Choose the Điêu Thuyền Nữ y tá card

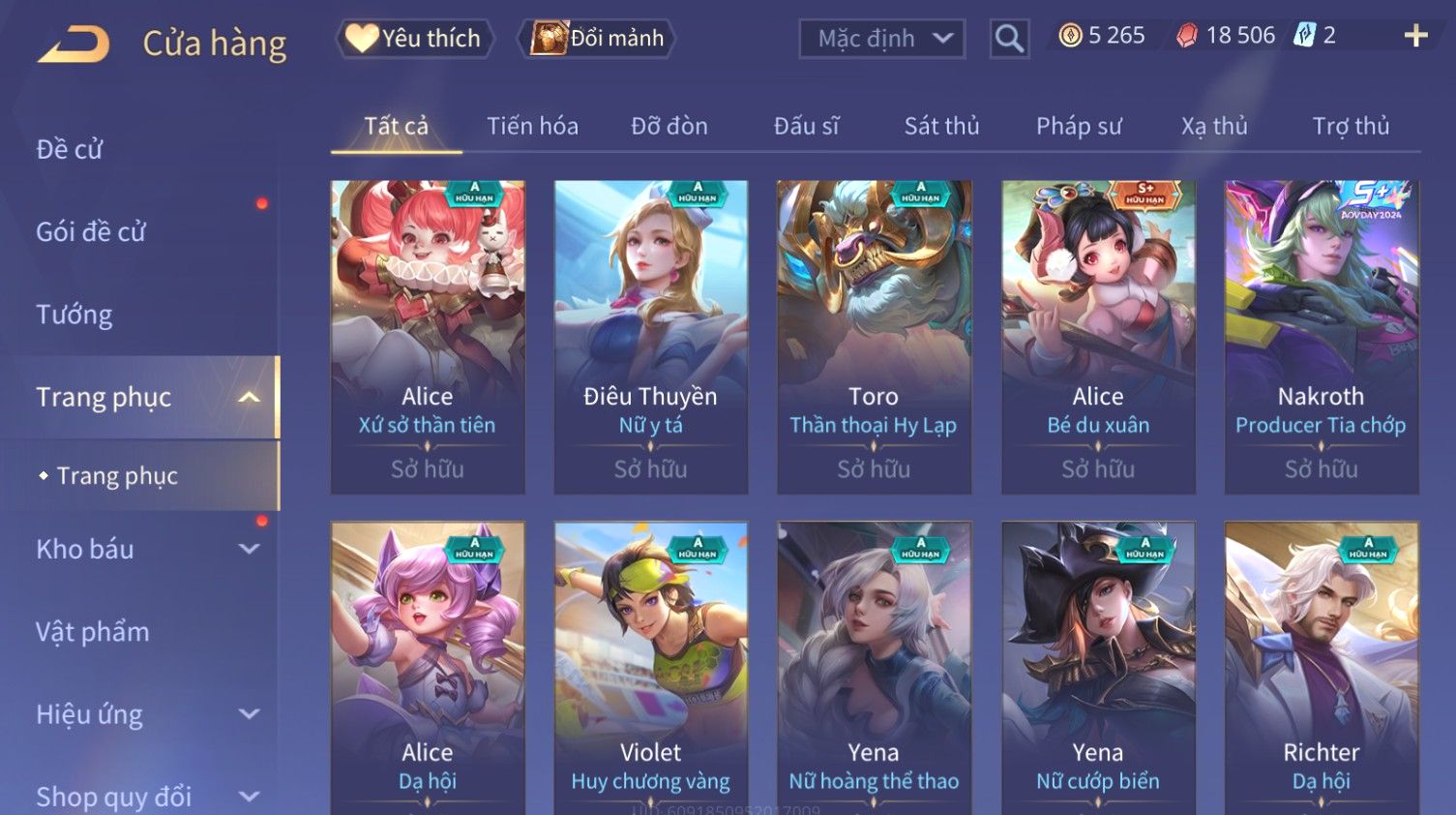tap(650, 336)
